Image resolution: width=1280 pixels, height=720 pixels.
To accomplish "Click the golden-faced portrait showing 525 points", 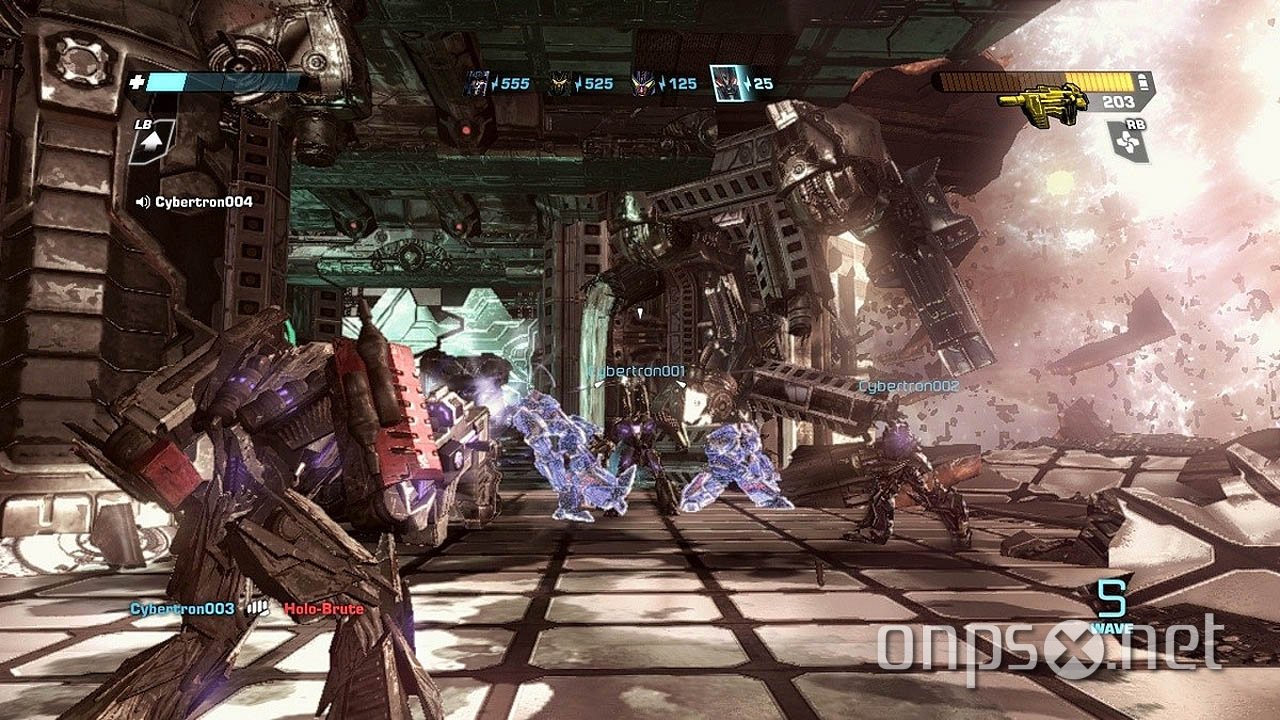I will (x=557, y=83).
